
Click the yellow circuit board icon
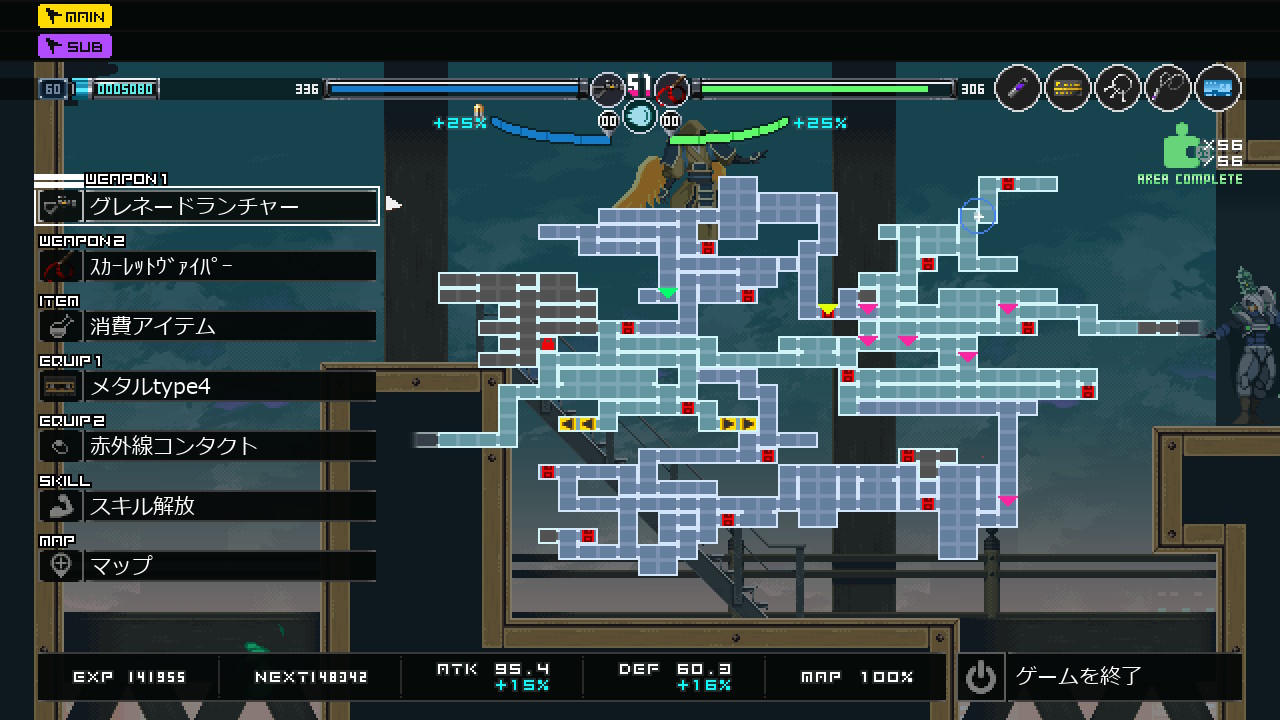pyautogui.click(x=1068, y=89)
